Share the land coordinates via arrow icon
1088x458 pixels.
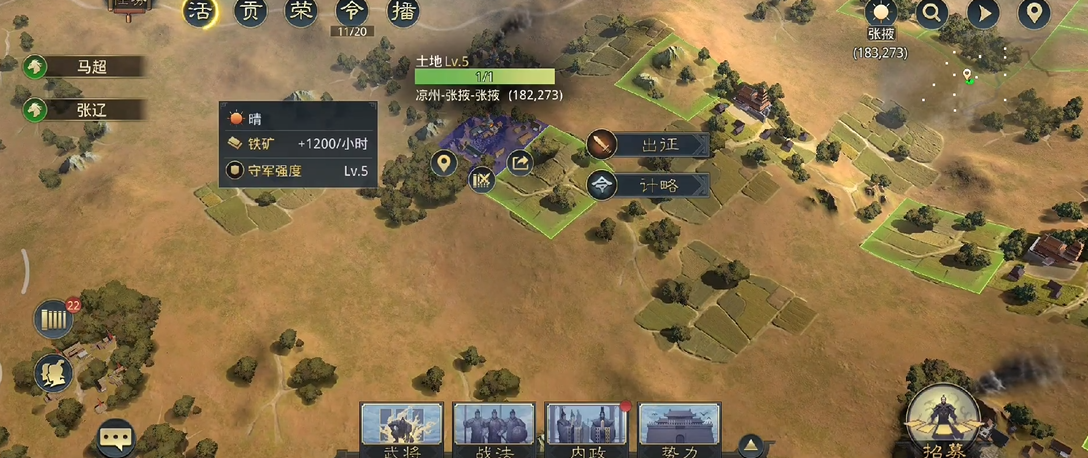tap(521, 162)
